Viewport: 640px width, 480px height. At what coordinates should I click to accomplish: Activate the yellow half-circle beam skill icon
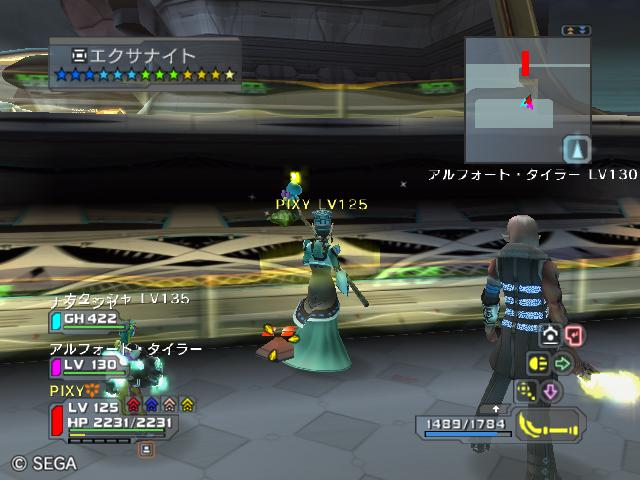click(535, 363)
